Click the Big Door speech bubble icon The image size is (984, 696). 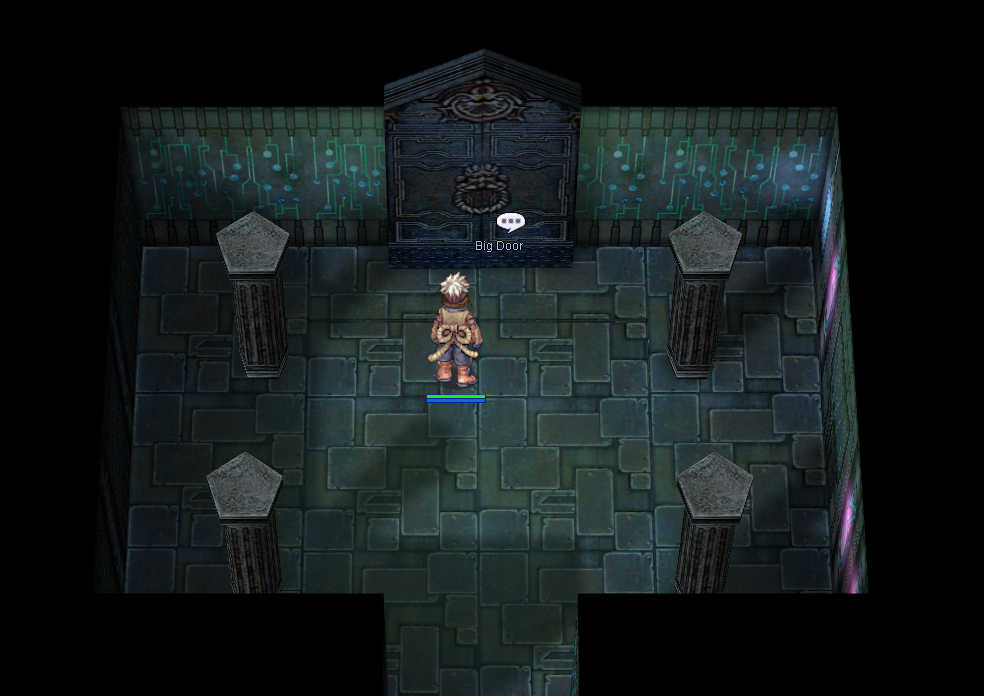coord(510,222)
